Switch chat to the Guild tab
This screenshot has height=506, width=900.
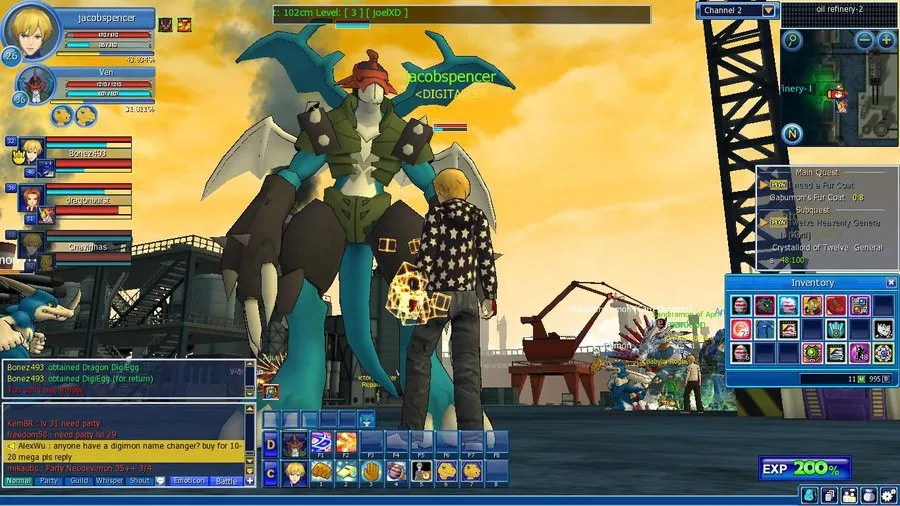point(79,481)
